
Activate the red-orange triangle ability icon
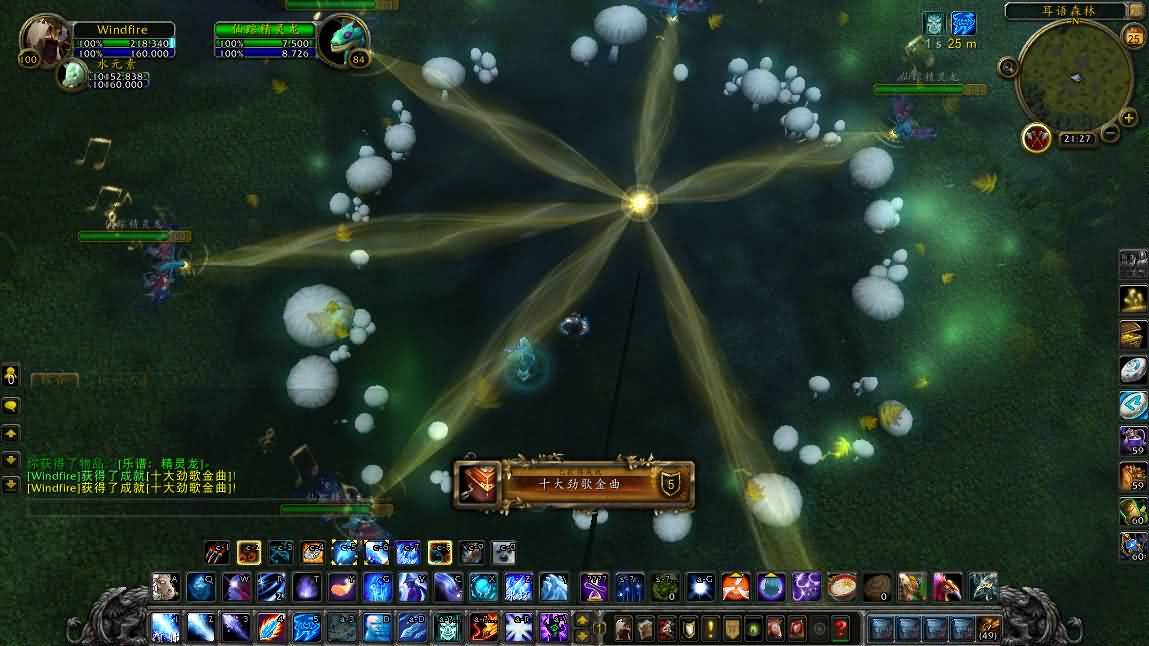[736, 587]
